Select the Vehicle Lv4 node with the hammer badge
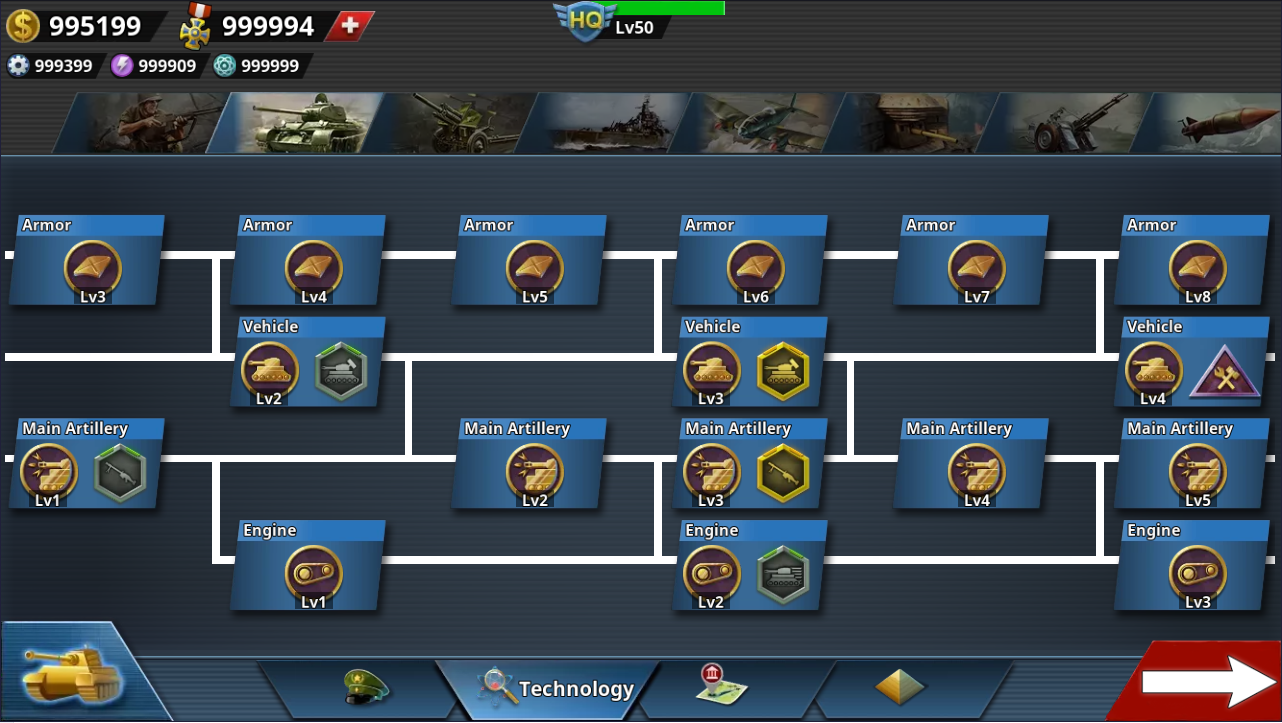This screenshot has height=723, width=1282. click(x=1193, y=363)
